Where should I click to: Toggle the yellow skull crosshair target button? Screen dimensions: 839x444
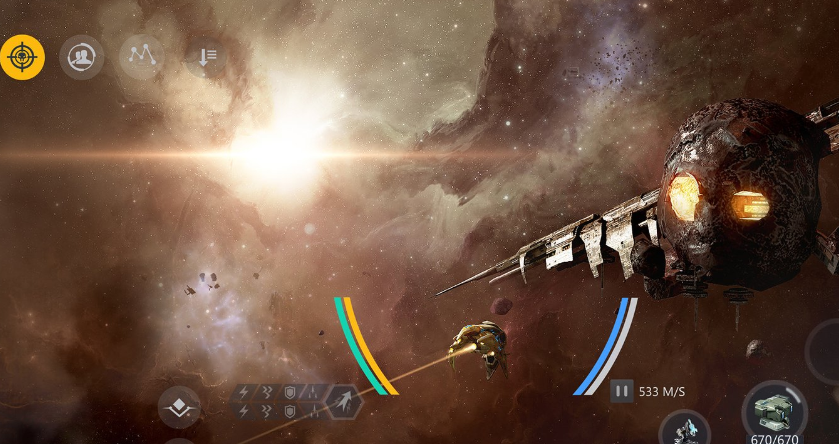tap(22, 57)
